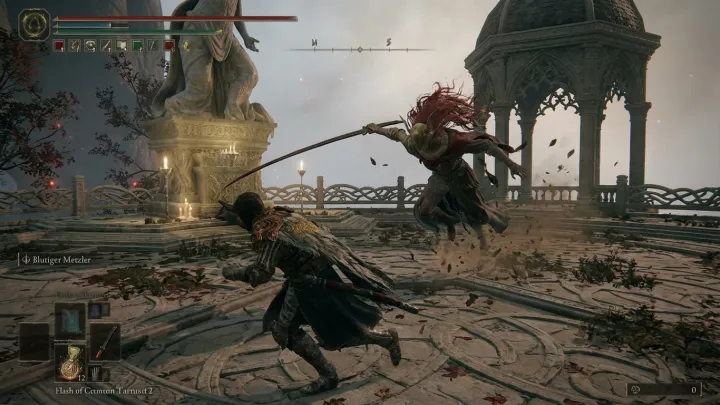This screenshot has height=405, width=720.
Task: Click the compass bar at top center
Action: [361, 48]
